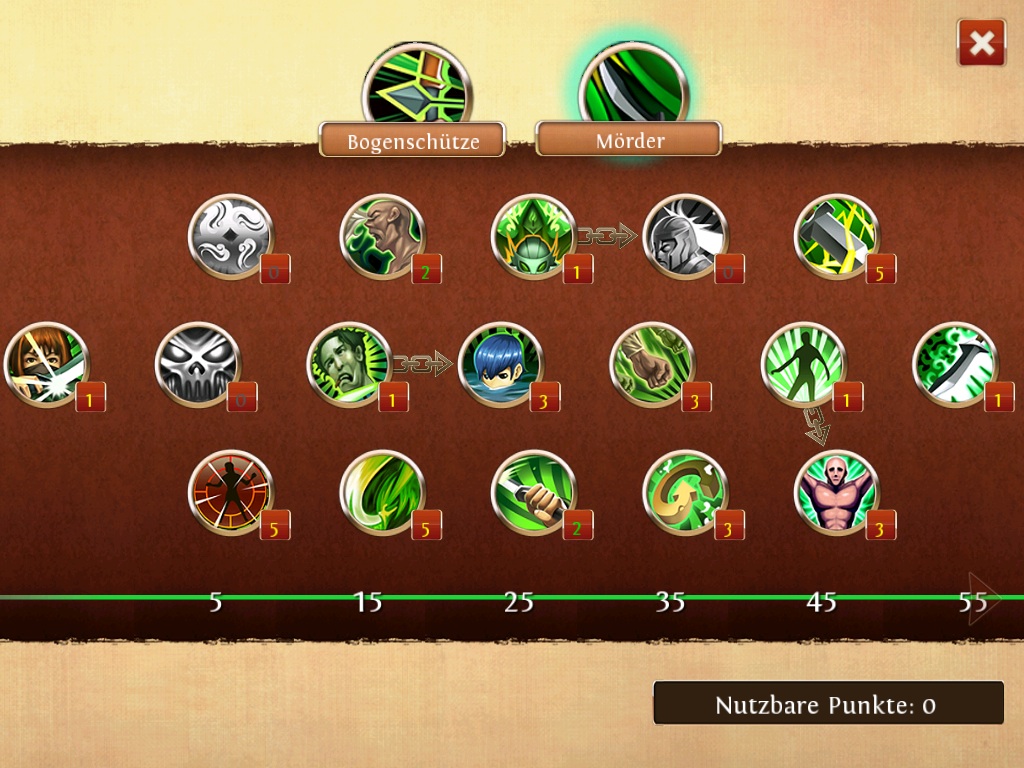Select the Mörder skill tab
This screenshot has width=1024, height=768.
[x=629, y=139]
